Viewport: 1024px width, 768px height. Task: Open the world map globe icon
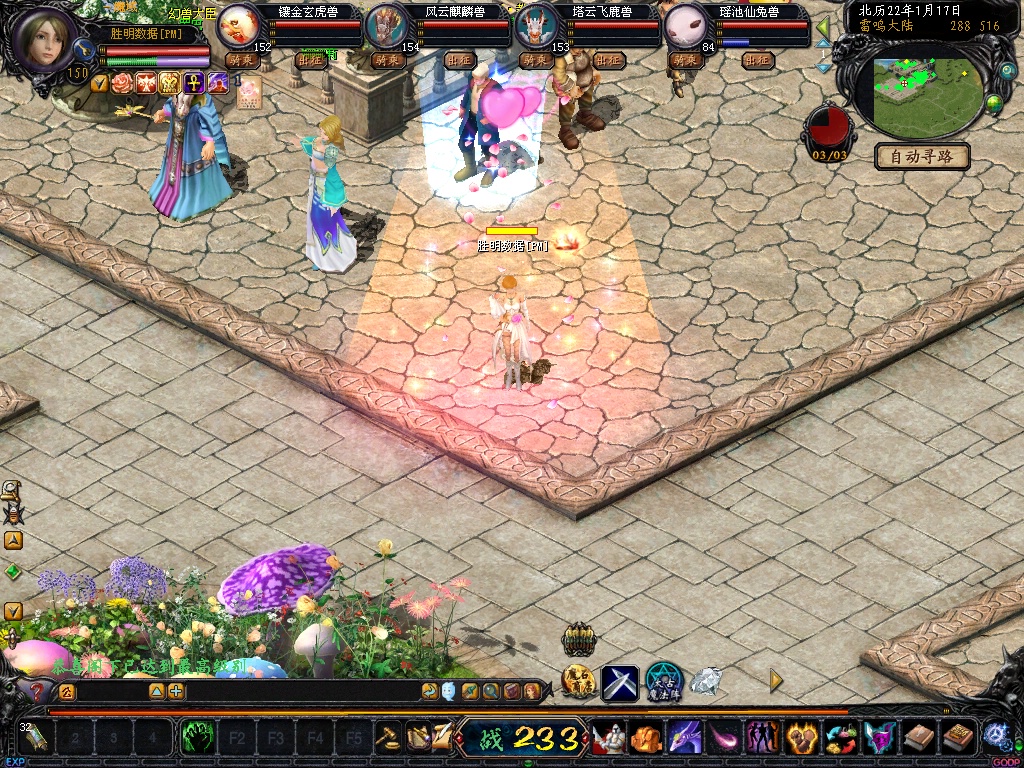[x=994, y=103]
